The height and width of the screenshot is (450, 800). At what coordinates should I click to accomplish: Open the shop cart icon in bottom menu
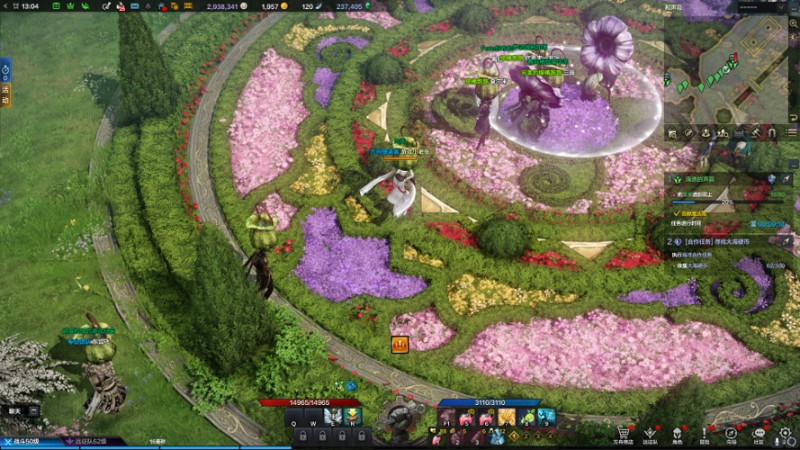pyautogui.click(x=625, y=431)
